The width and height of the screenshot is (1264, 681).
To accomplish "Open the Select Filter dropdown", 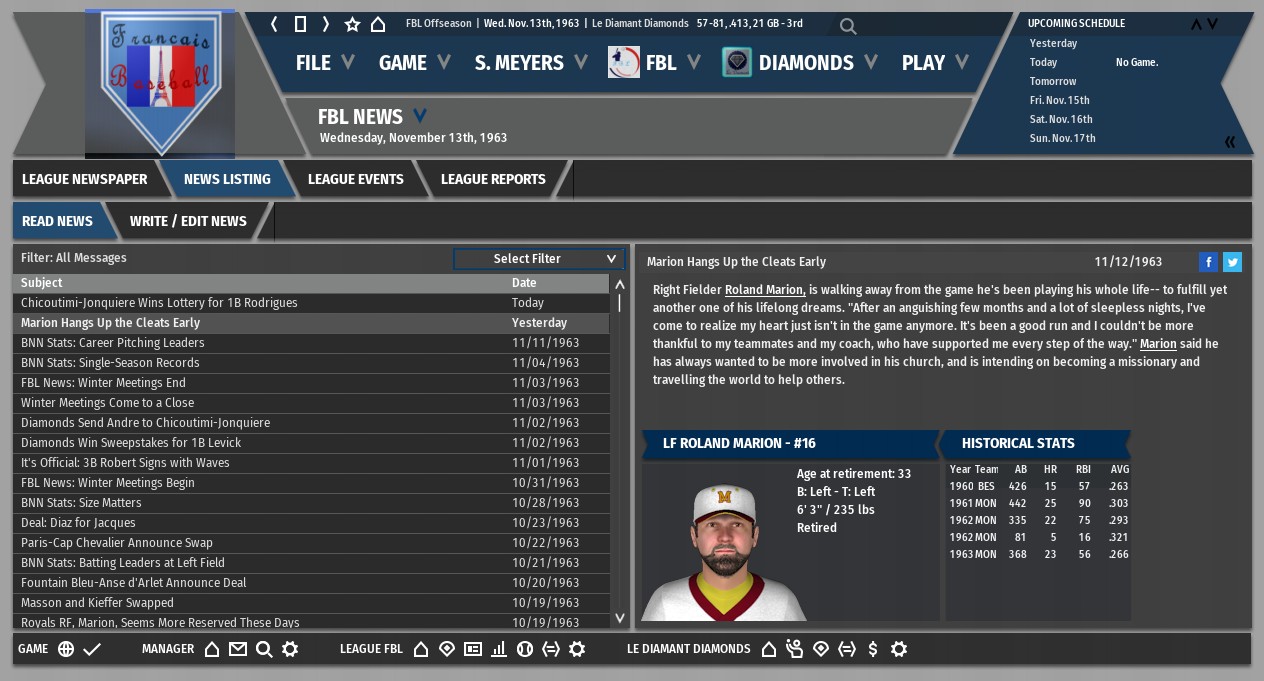I will click(x=539, y=259).
